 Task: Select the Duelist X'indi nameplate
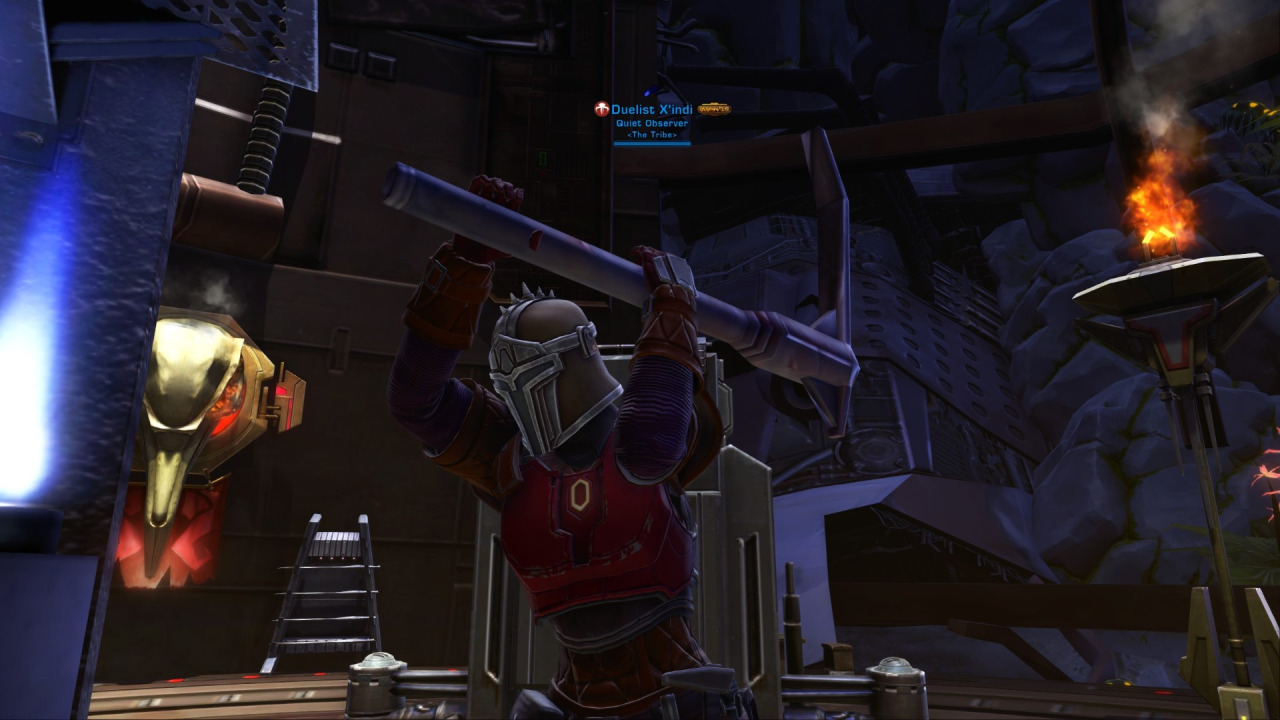pos(652,109)
